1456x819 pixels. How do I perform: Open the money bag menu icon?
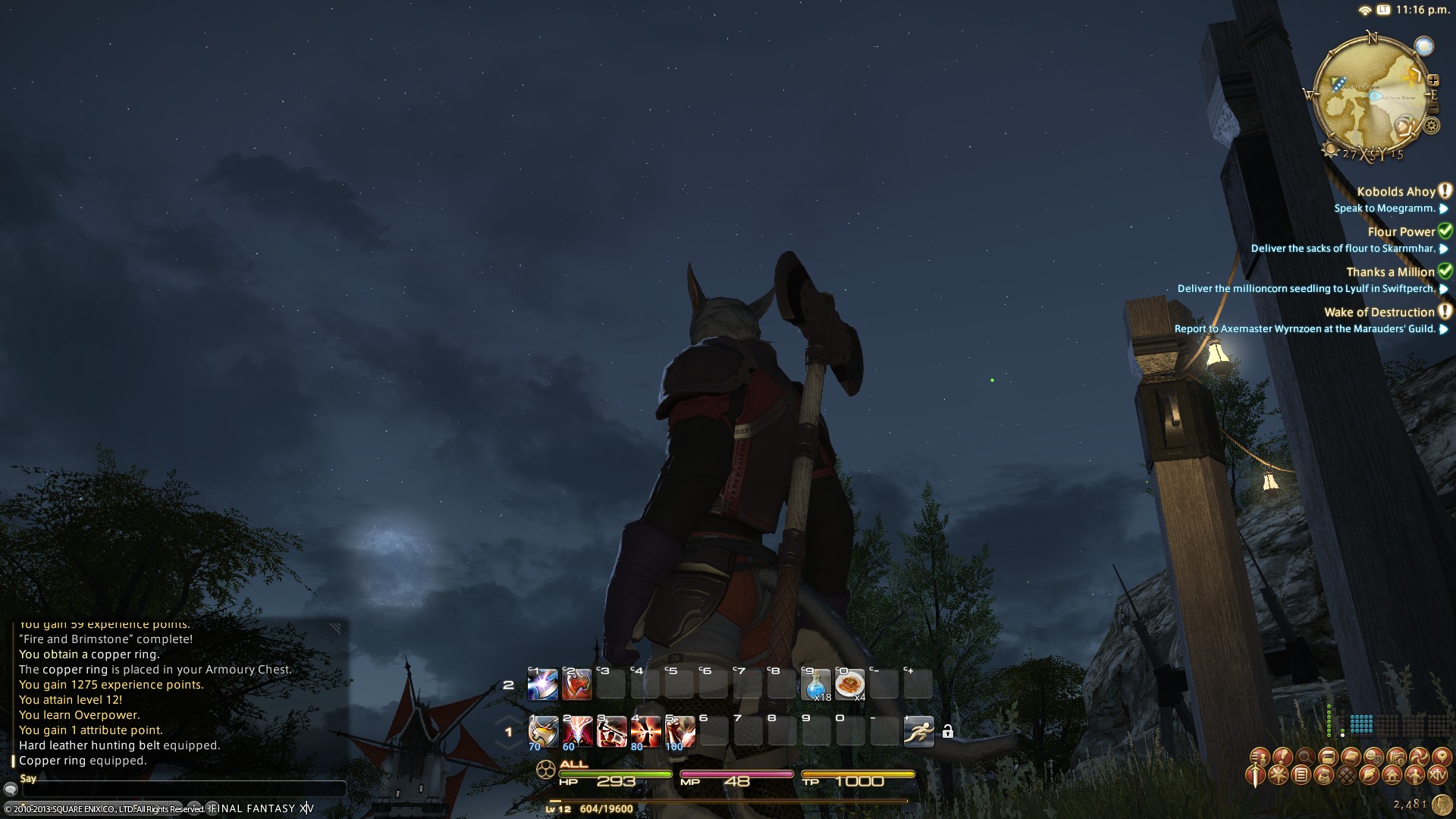1323,776
